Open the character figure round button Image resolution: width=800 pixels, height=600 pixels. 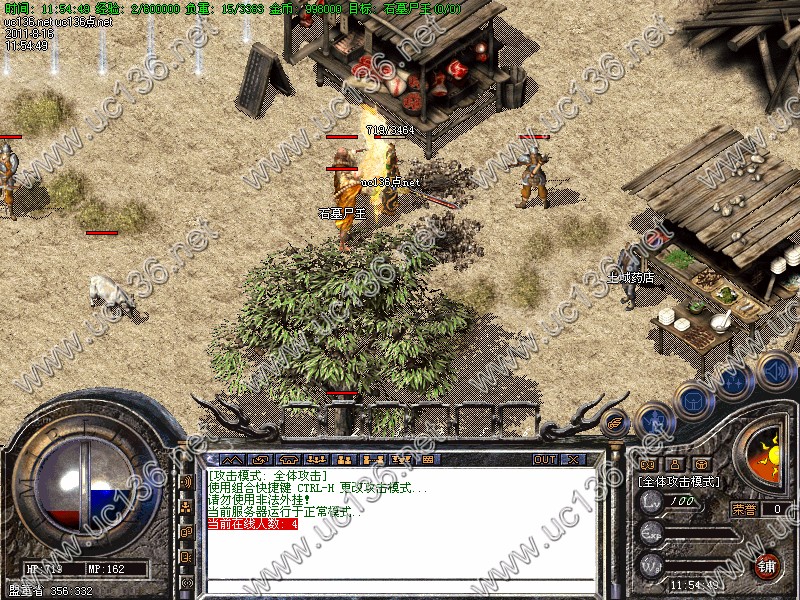coord(654,419)
